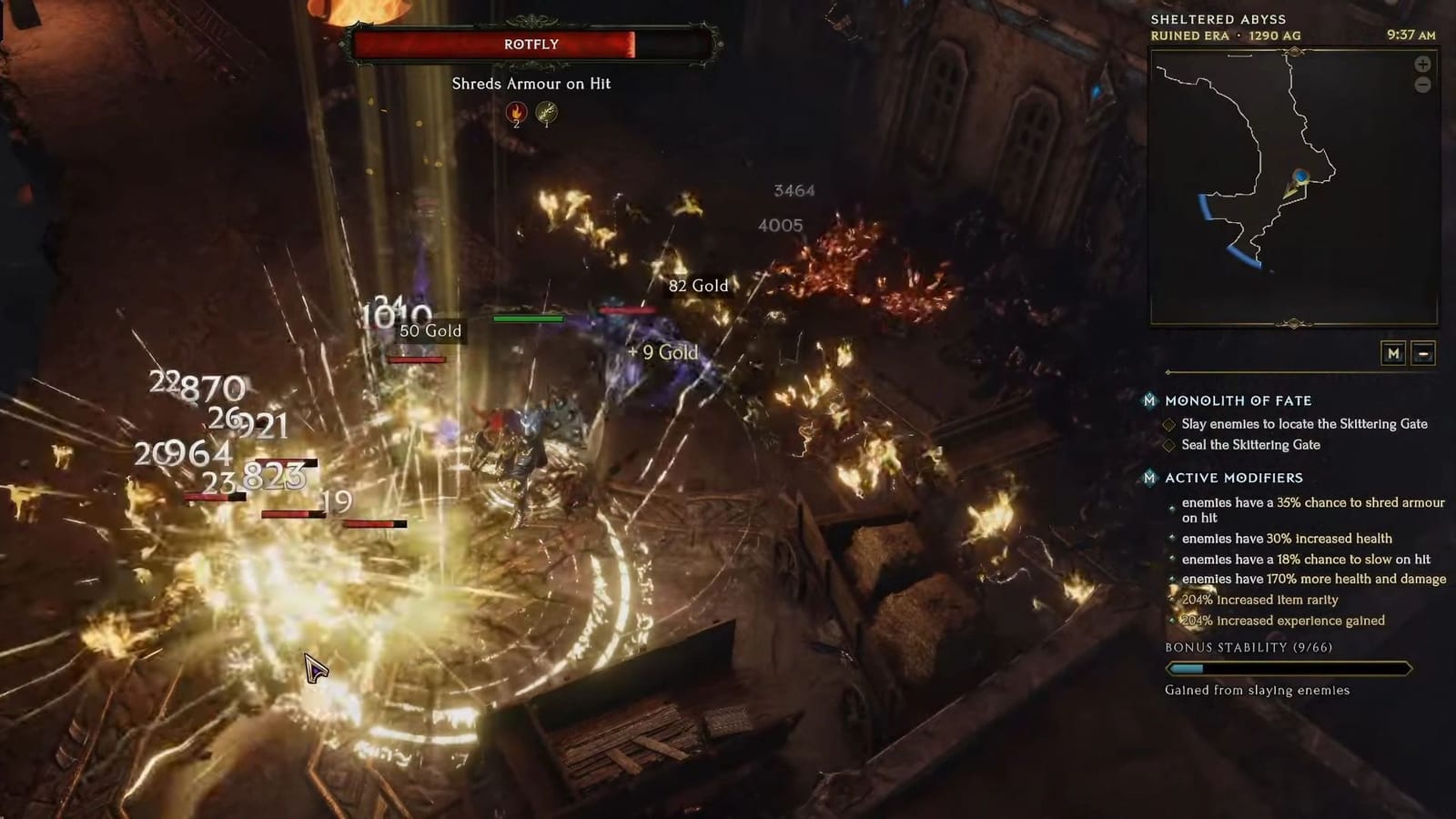Click the minimap zoom-out minus control
The width and height of the screenshot is (1456, 819).
(1422, 85)
